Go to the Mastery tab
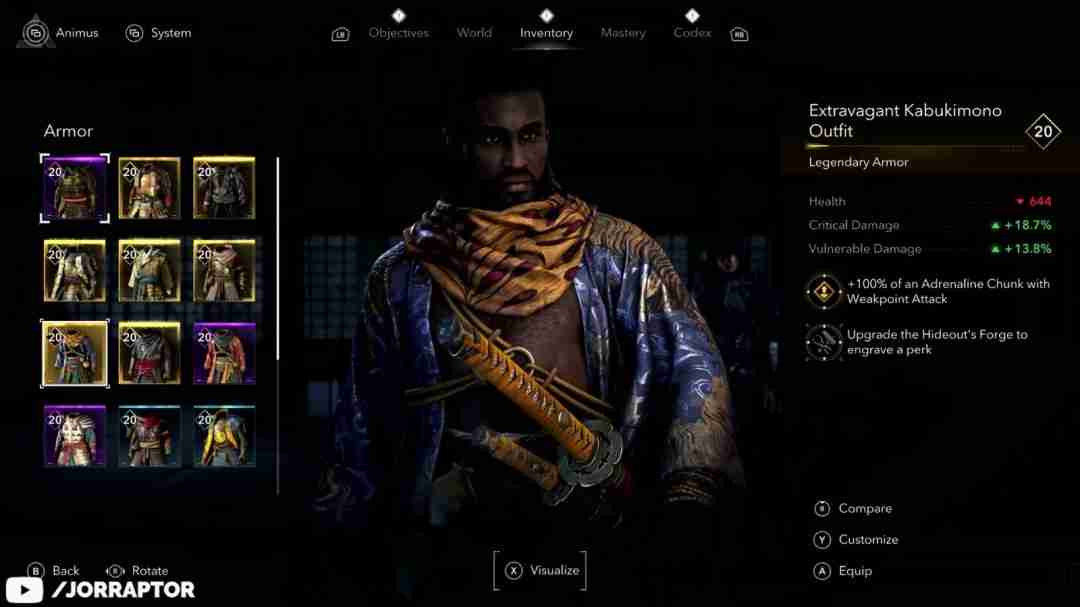 [x=623, y=33]
